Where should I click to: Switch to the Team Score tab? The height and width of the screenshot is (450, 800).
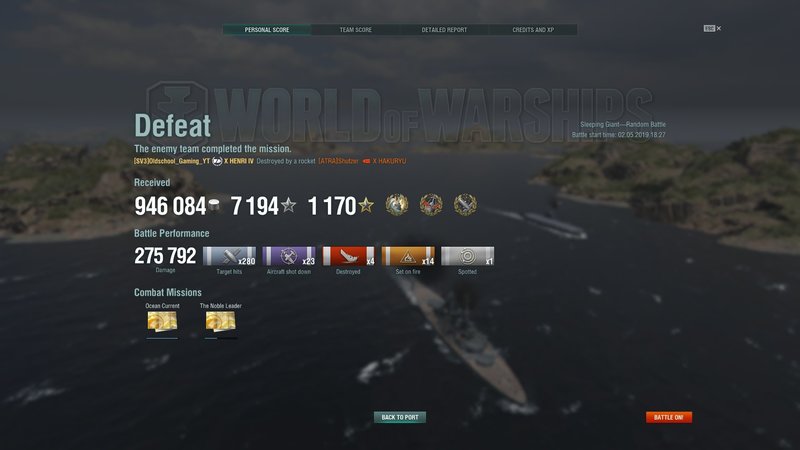(x=355, y=30)
